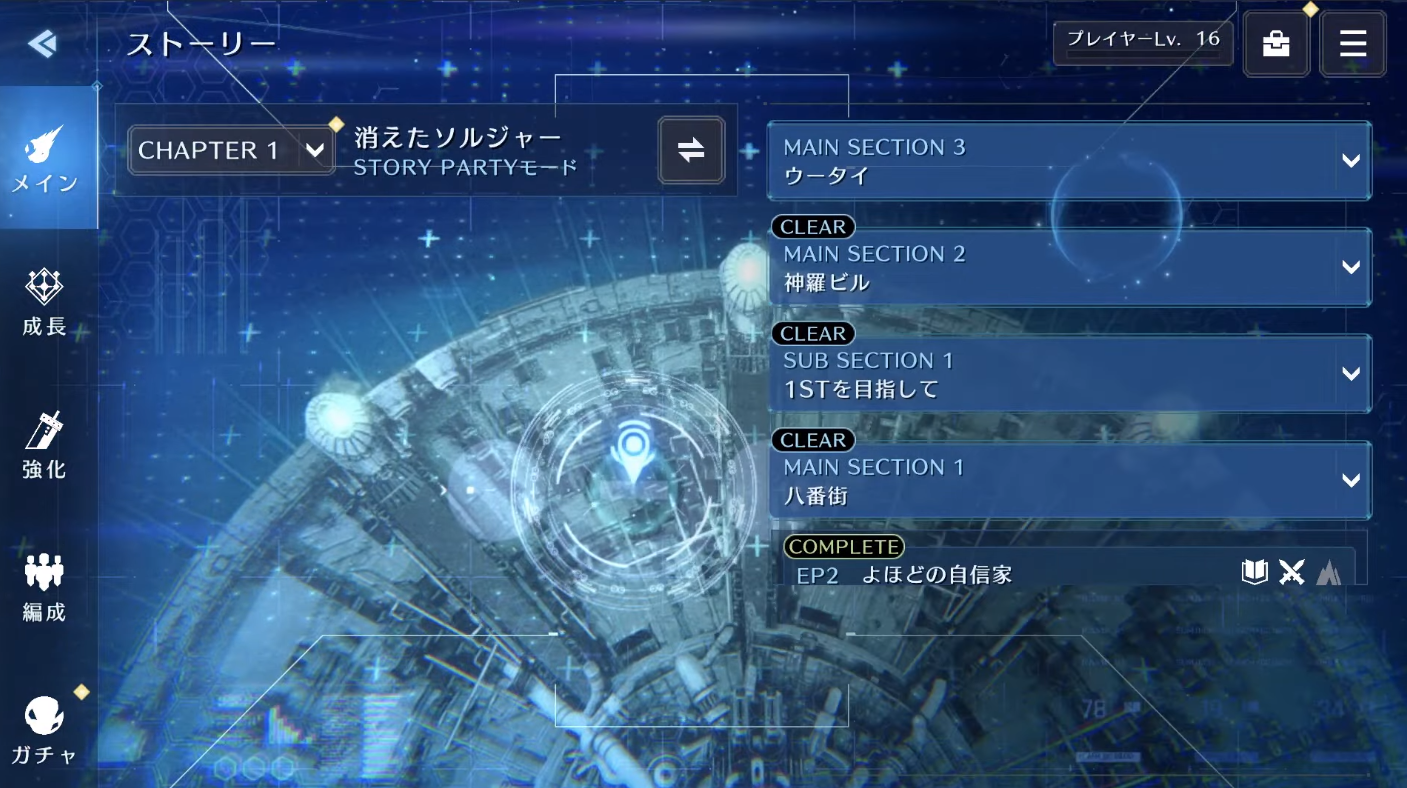Expand MAIN SECTION 1 八番街
The width and height of the screenshot is (1407, 788).
(1070, 480)
